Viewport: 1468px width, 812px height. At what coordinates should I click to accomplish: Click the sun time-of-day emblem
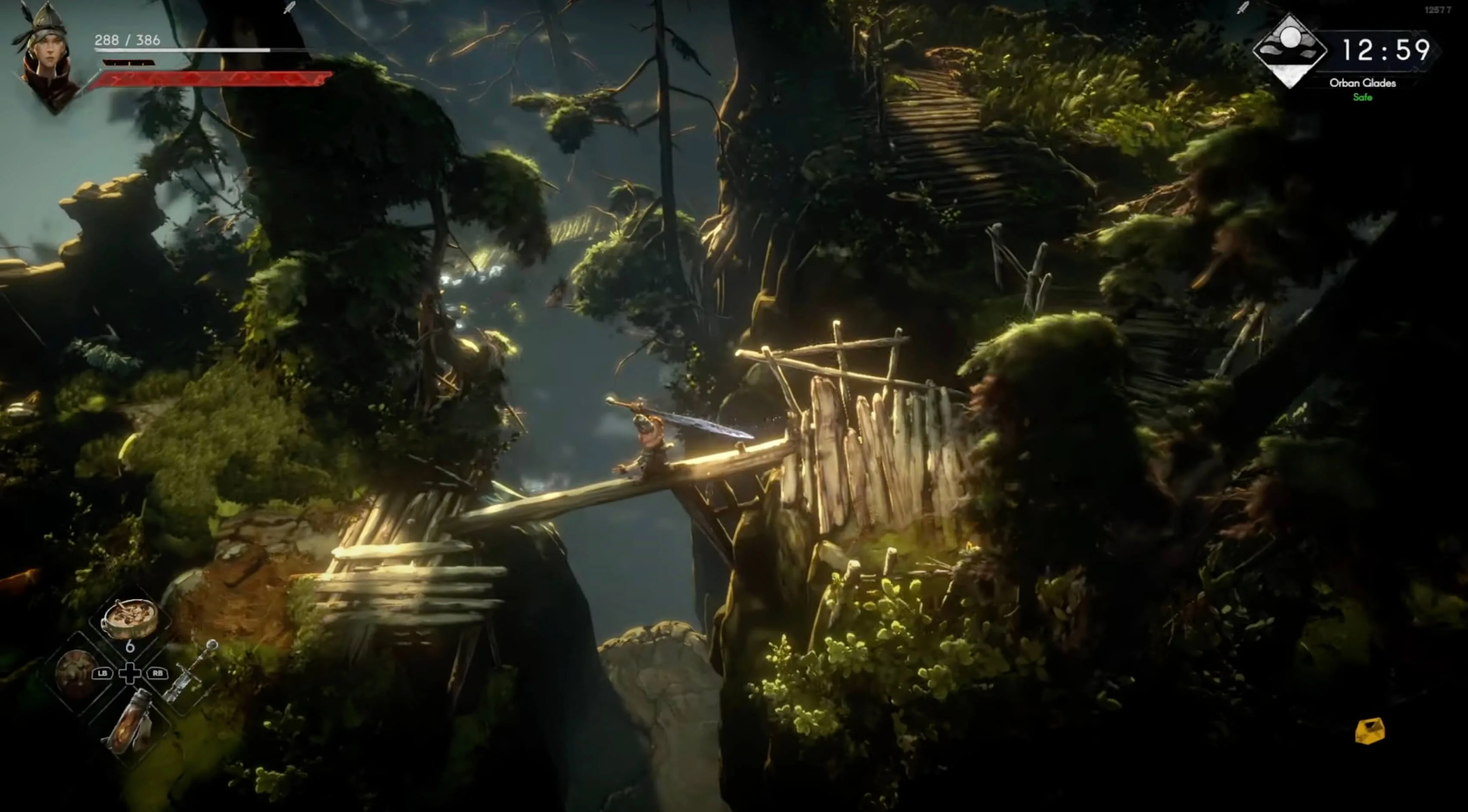1289,50
